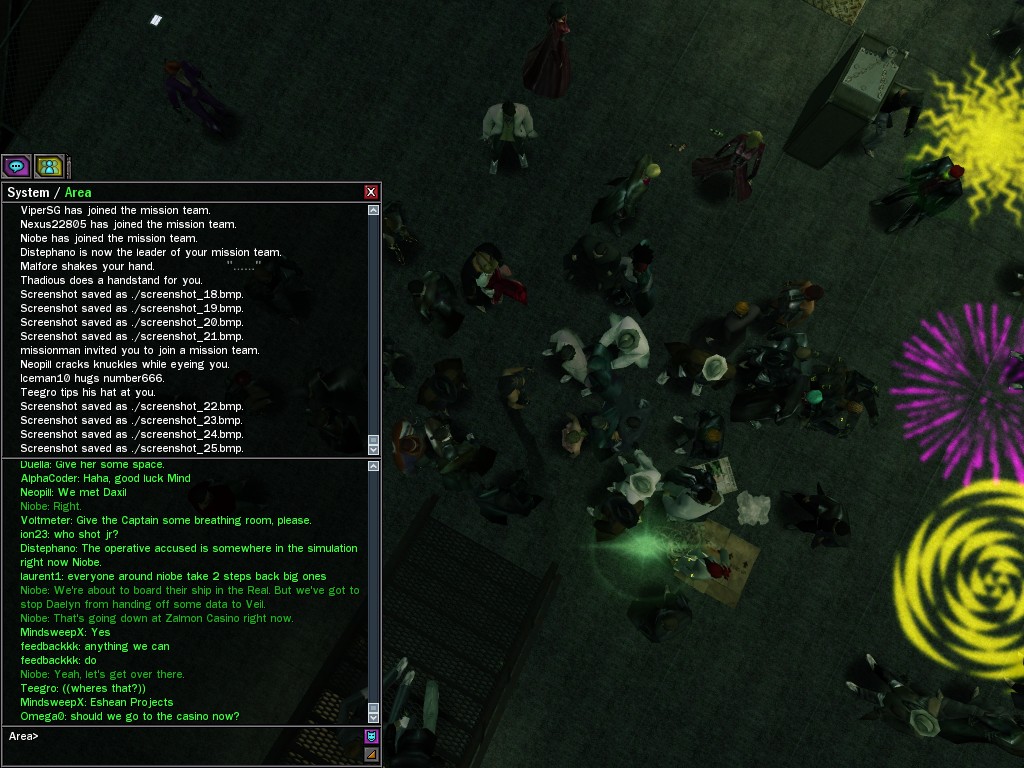
Task: Select the green Area label in chat header
Action: pos(78,192)
